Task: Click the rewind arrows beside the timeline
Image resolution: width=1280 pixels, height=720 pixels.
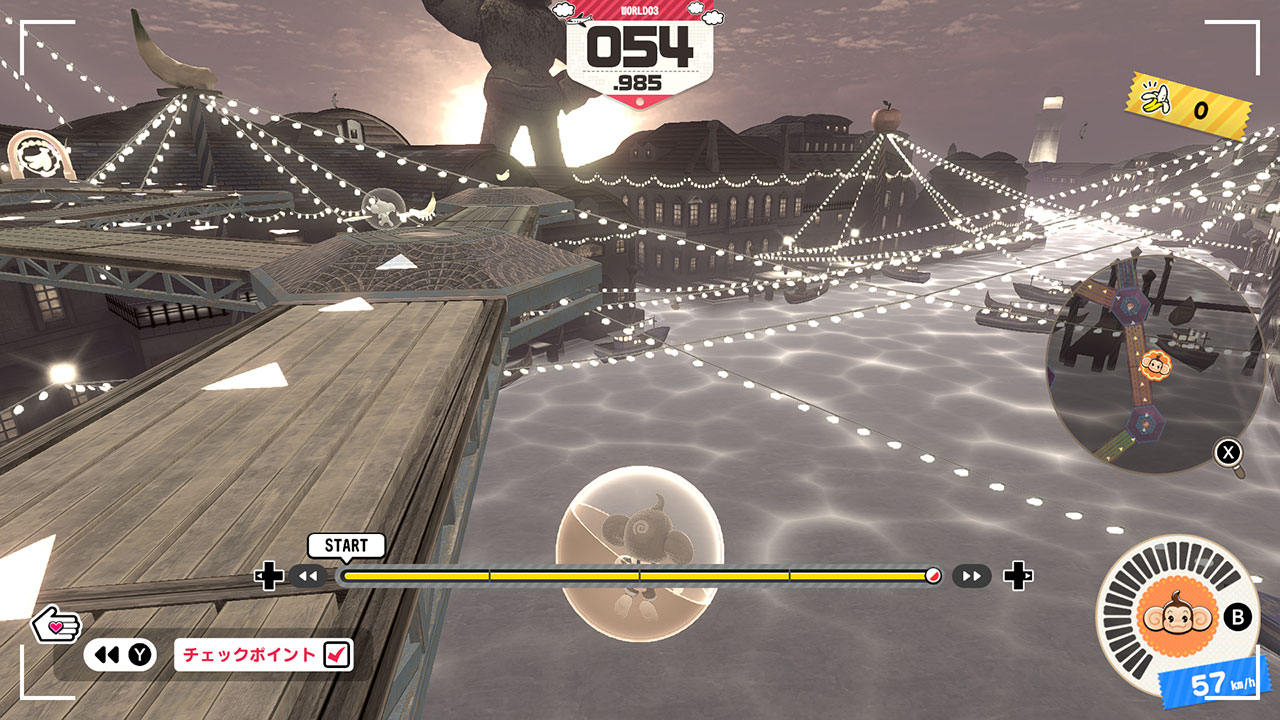Action: (309, 576)
